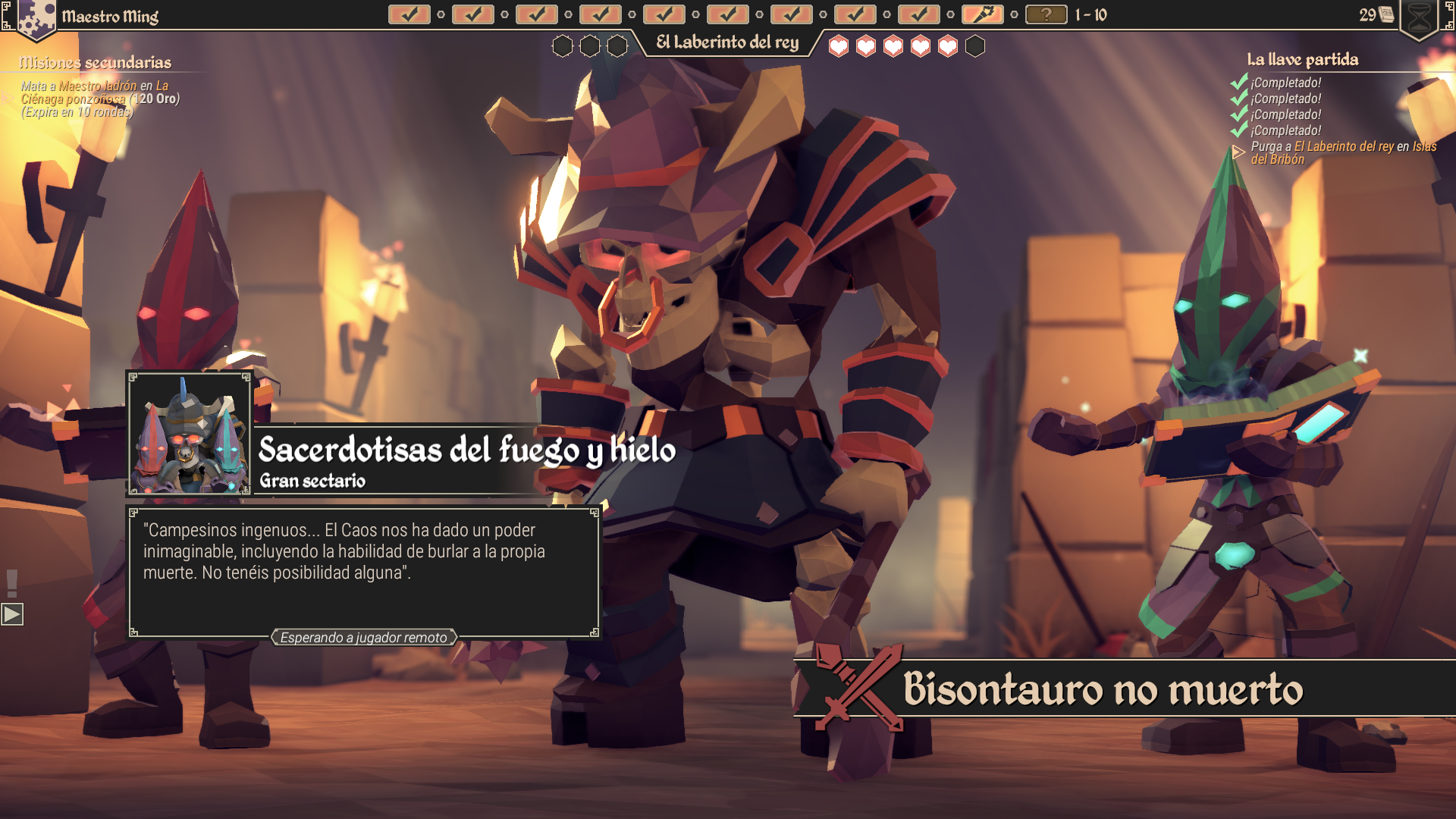Open the Maestro ladrón side quest entry
This screenshot has width=1456, height=819.
coord(99,99)
